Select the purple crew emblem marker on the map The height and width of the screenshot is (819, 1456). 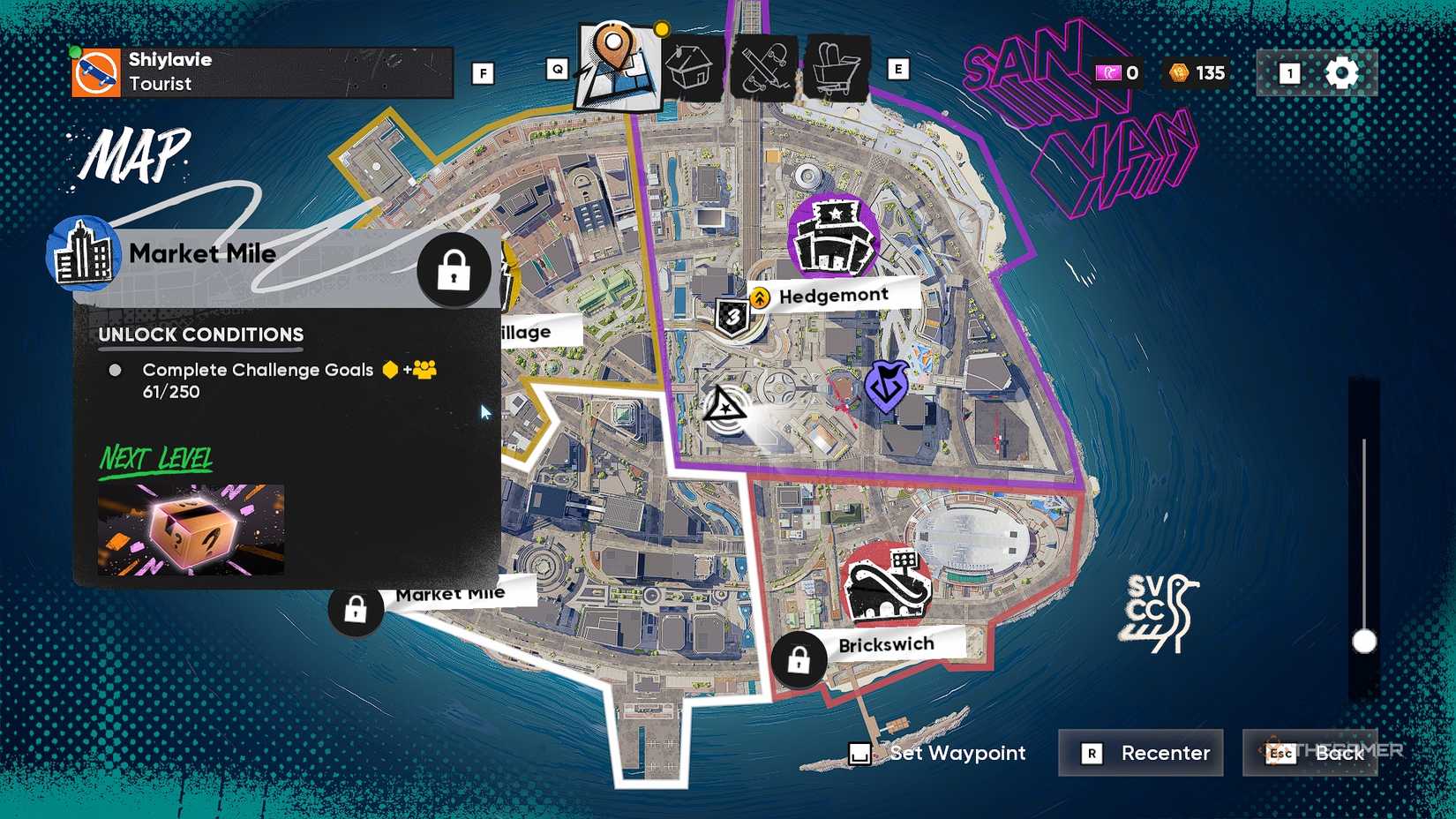(888, 384)
